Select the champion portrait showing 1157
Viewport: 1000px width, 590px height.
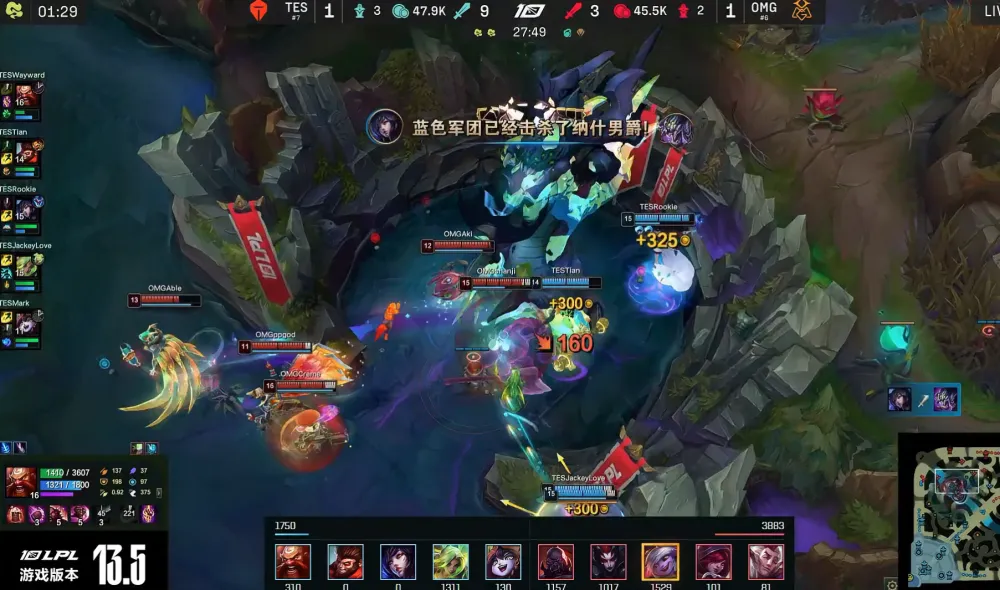(x=556, y=562)
